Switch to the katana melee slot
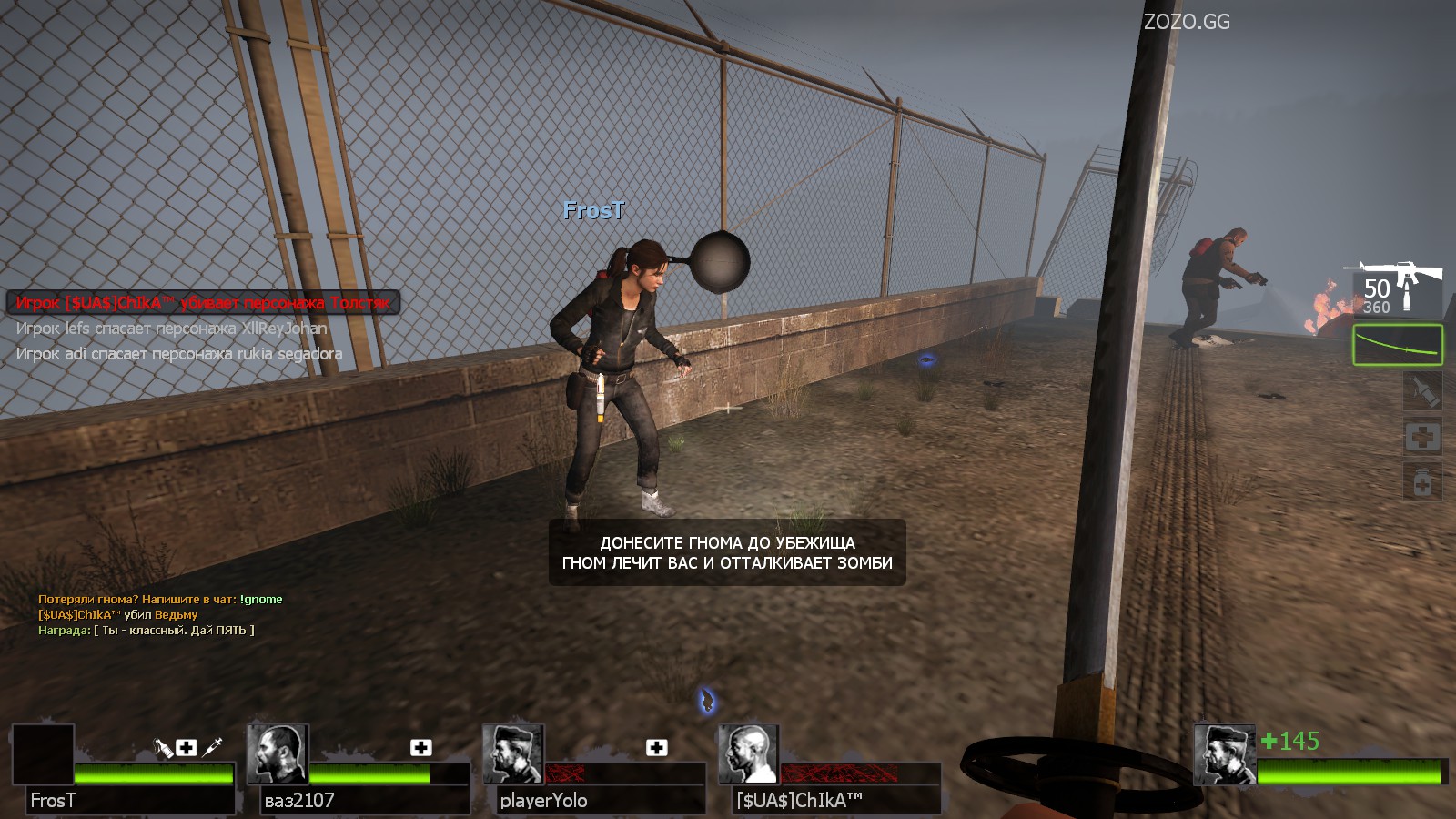Viewport: 1456px width, 819px height. (1398, 345)
